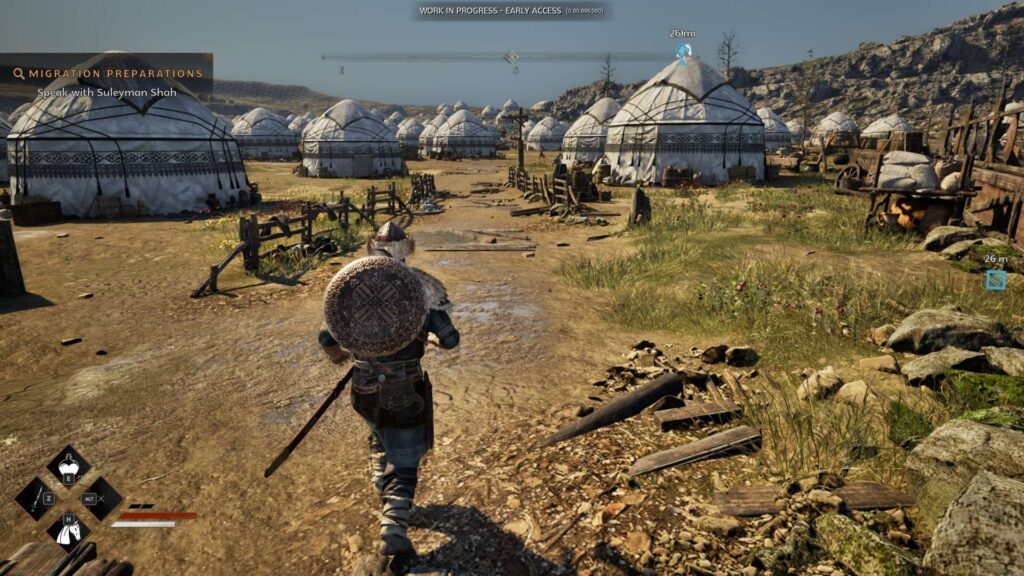The width and height of the screenshot is (1024, 576).
Task: Click the blue quest waypoint marker above the tent
Action: point(683,51)
